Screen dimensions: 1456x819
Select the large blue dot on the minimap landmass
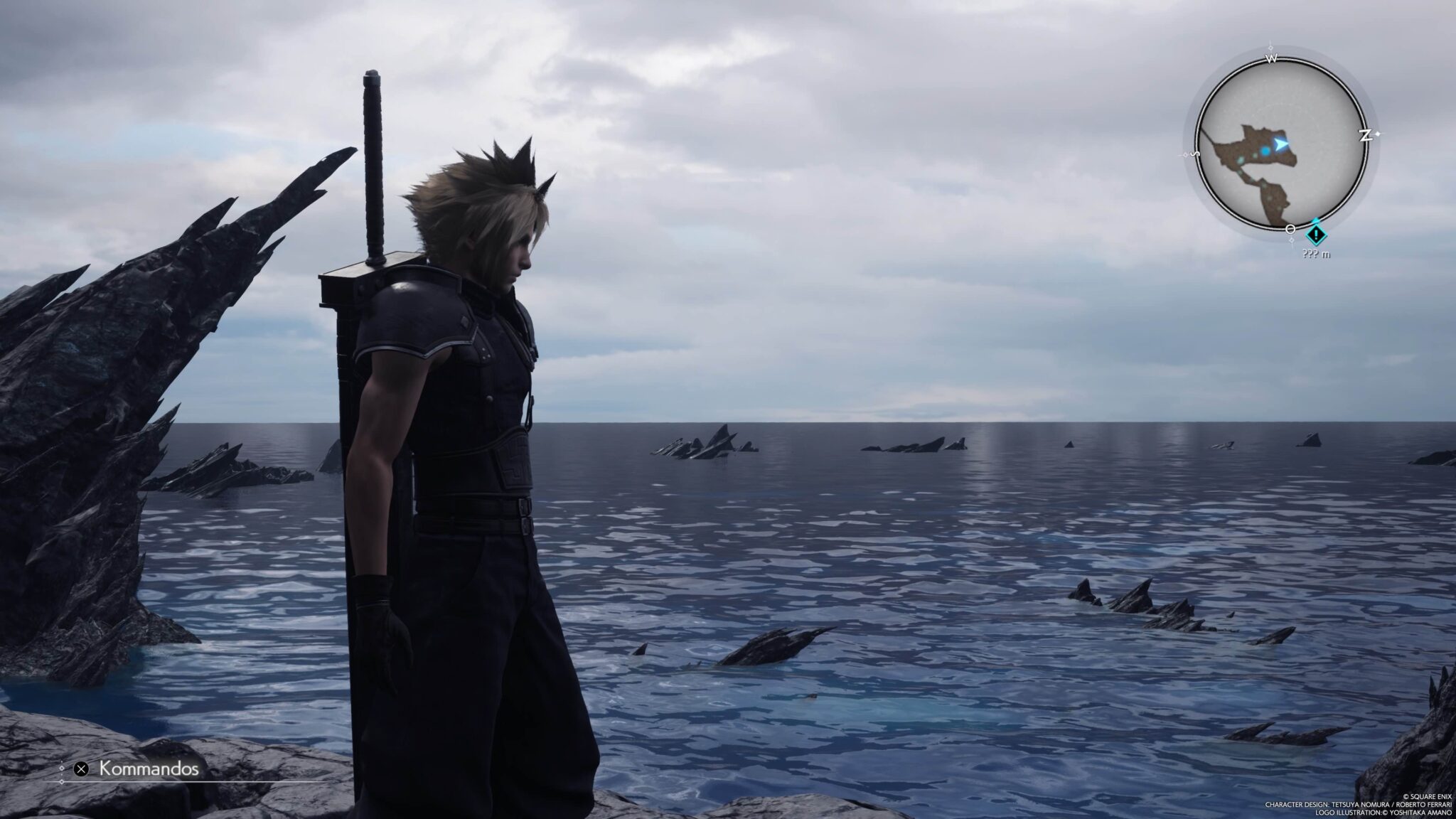(1265, 151)
